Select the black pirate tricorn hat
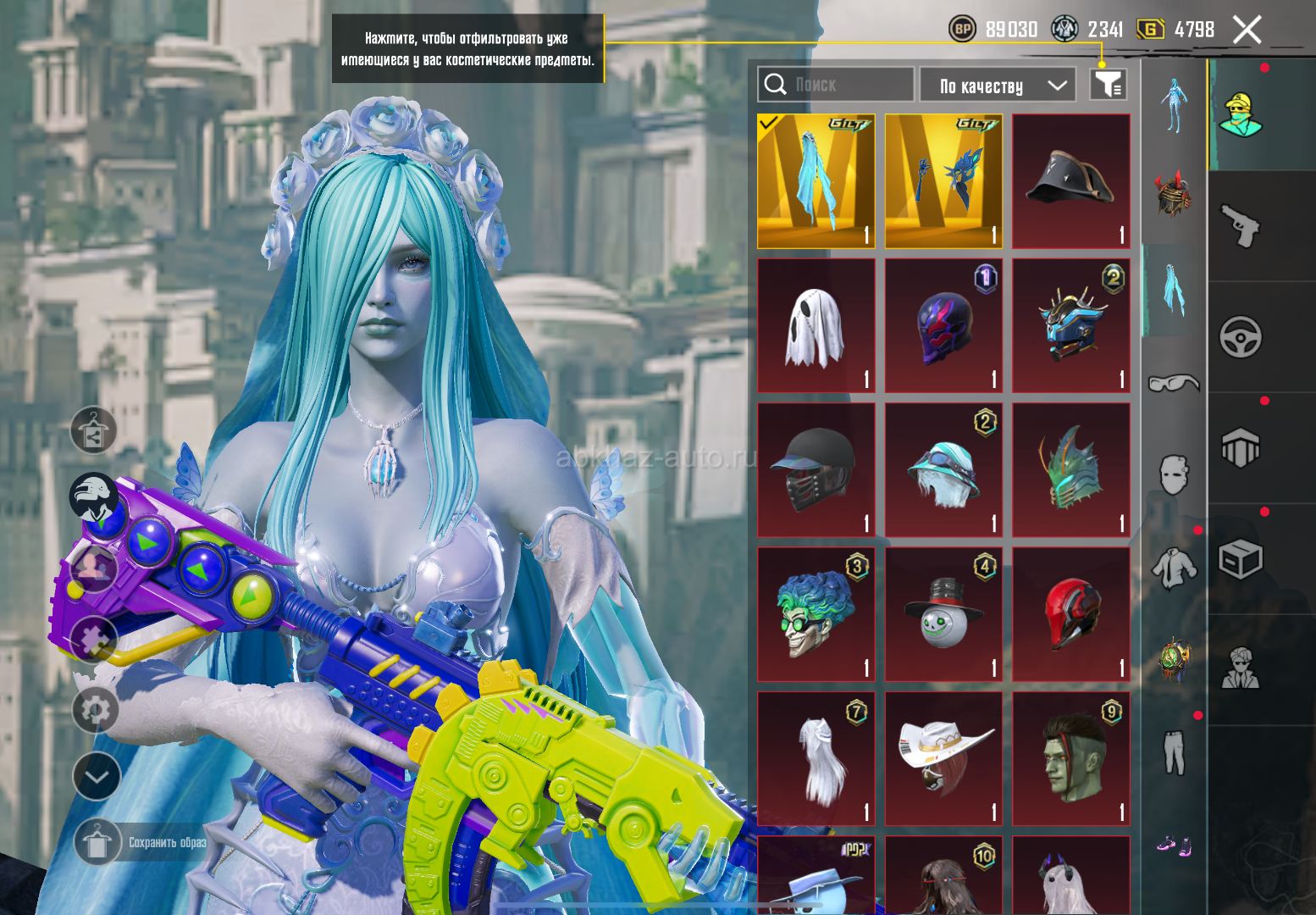 coord(1071,181)
